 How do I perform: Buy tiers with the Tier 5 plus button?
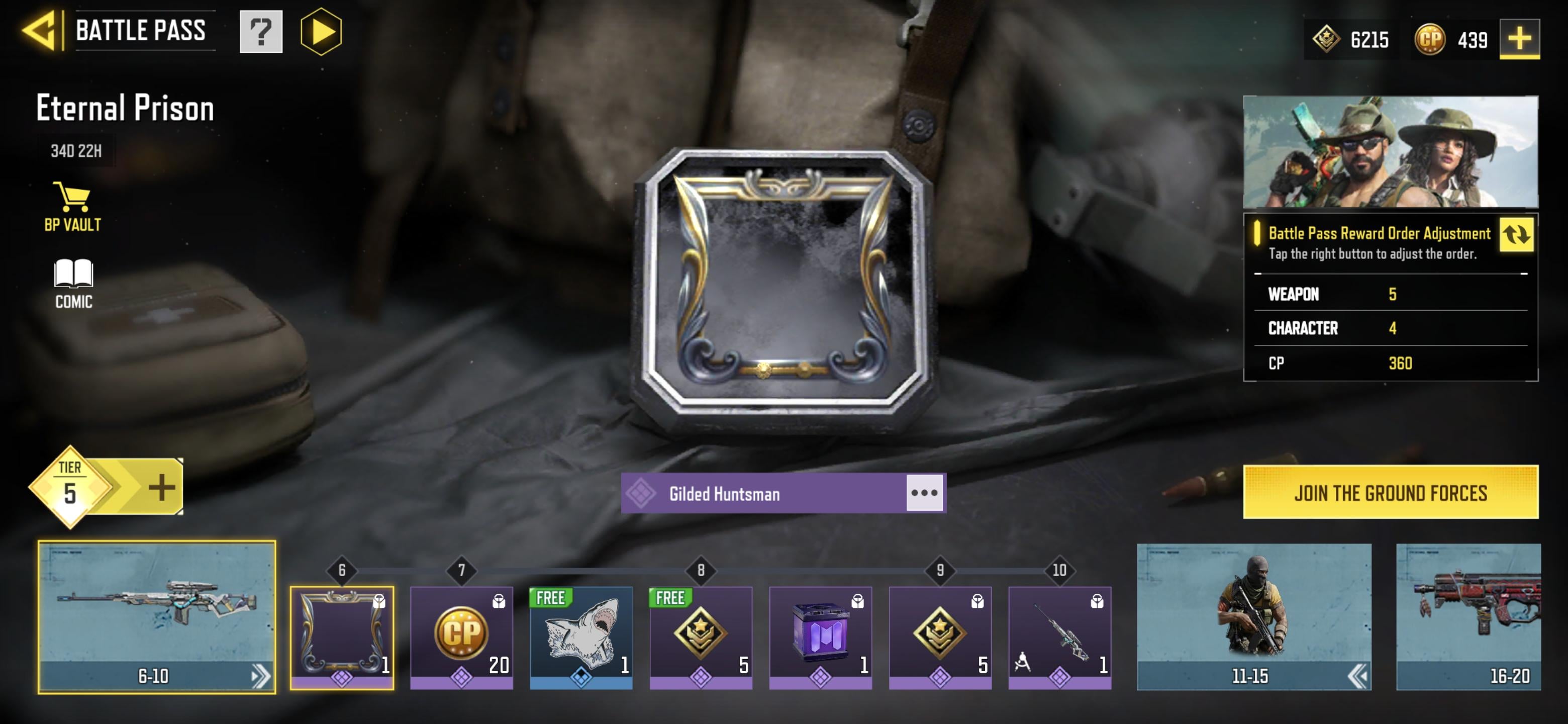tap(161, 488)
